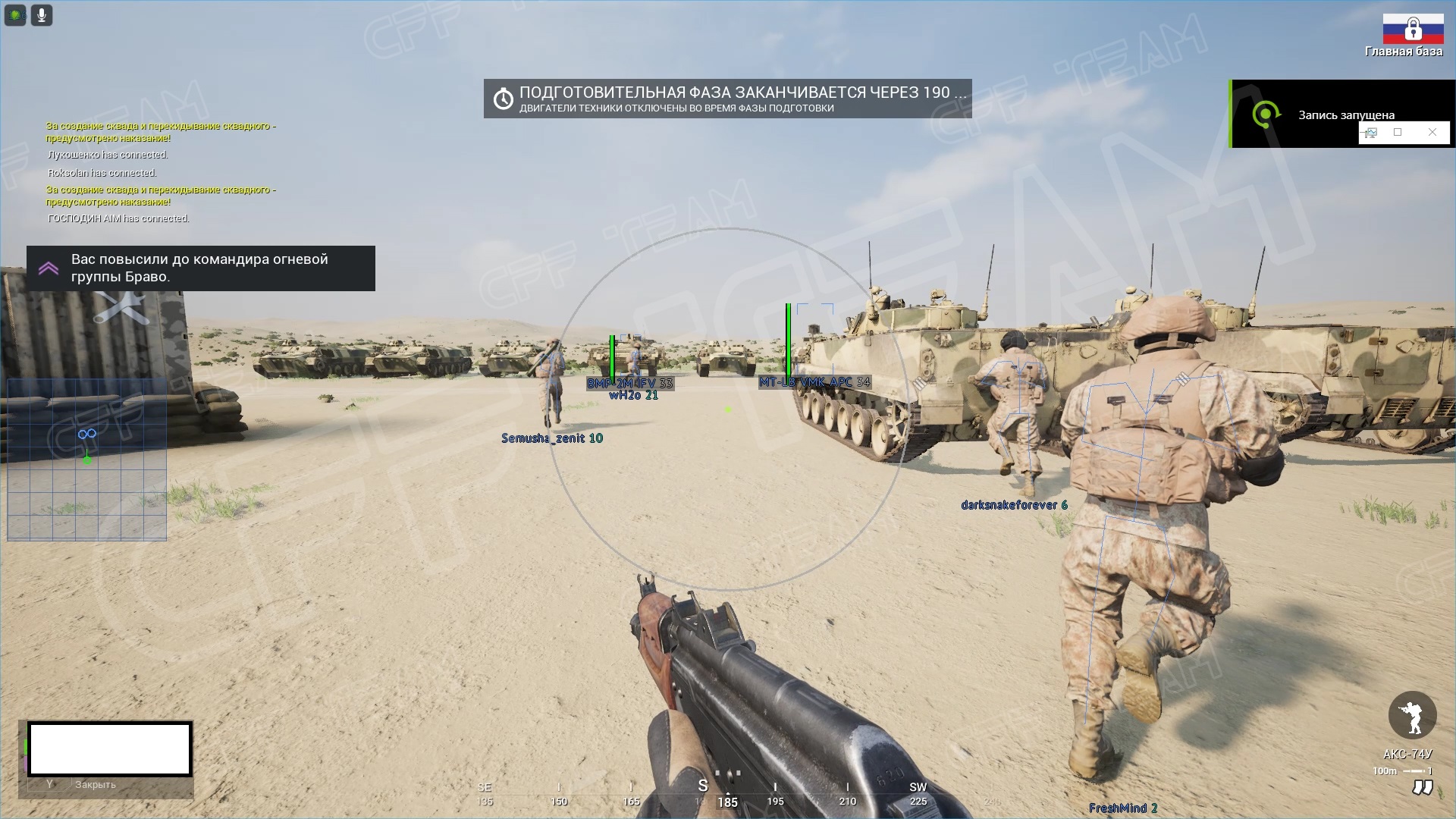Click the white microphone icon
1456x819 pixels.
point(42,15)
